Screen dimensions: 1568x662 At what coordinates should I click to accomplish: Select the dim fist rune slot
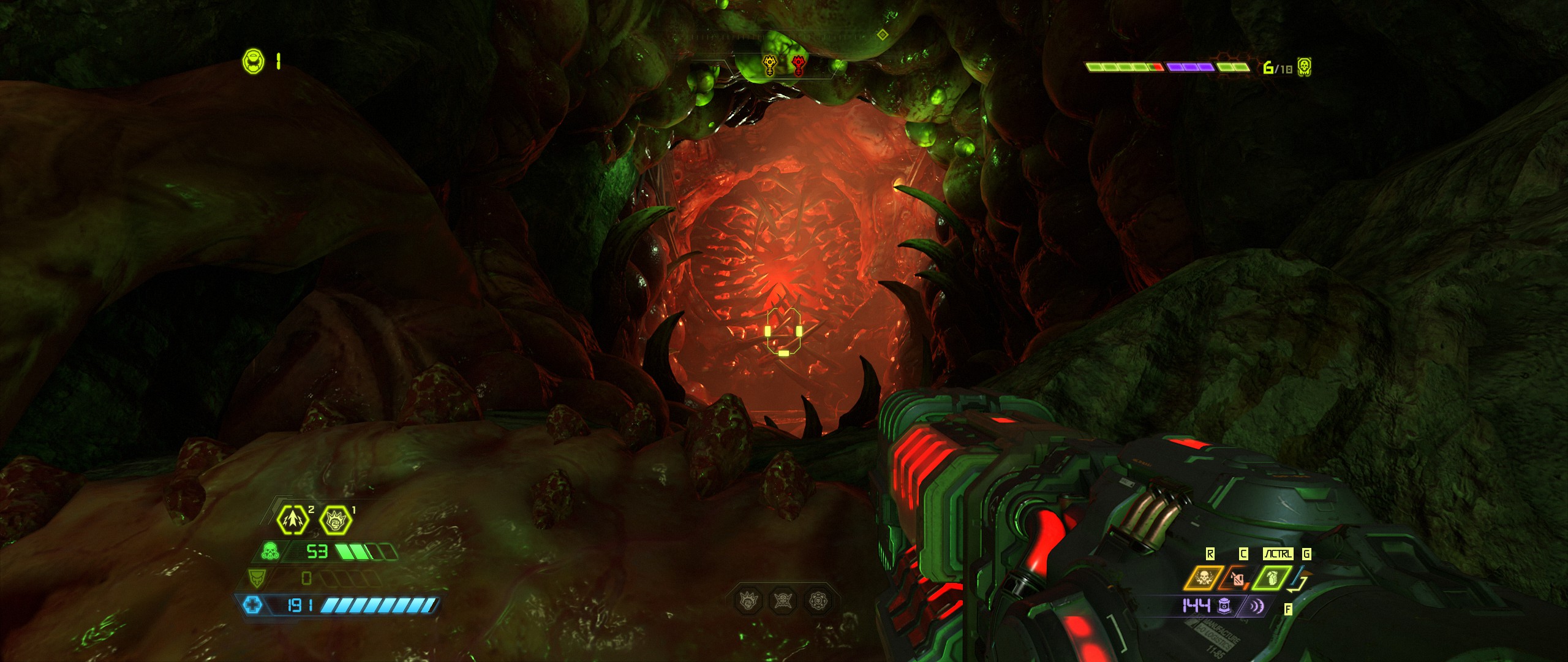click(x=748, y=601)
